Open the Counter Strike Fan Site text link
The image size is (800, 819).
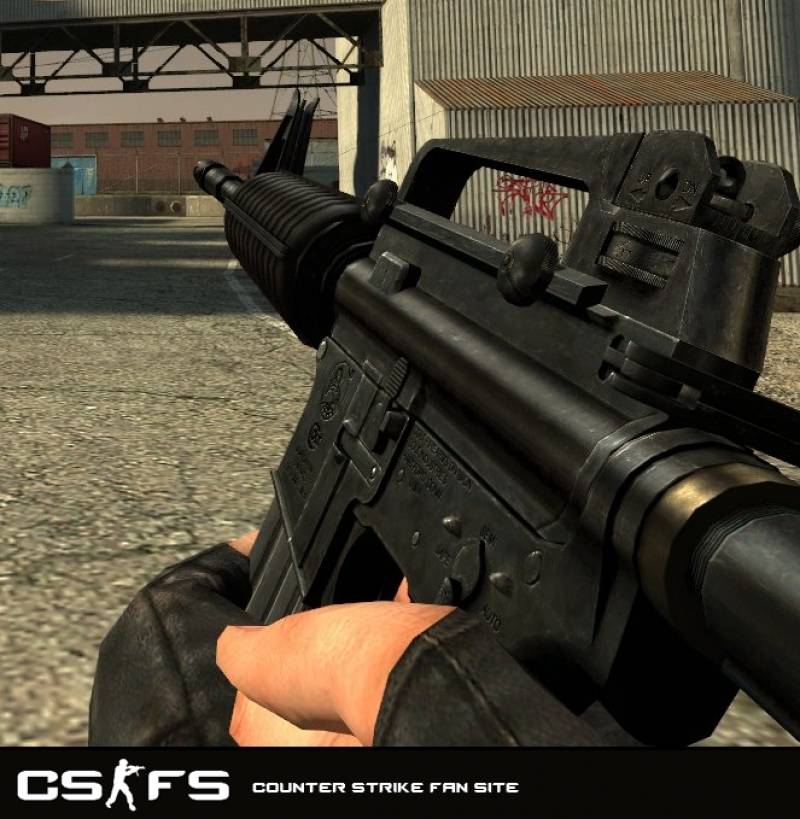click(x=385, y=788)
